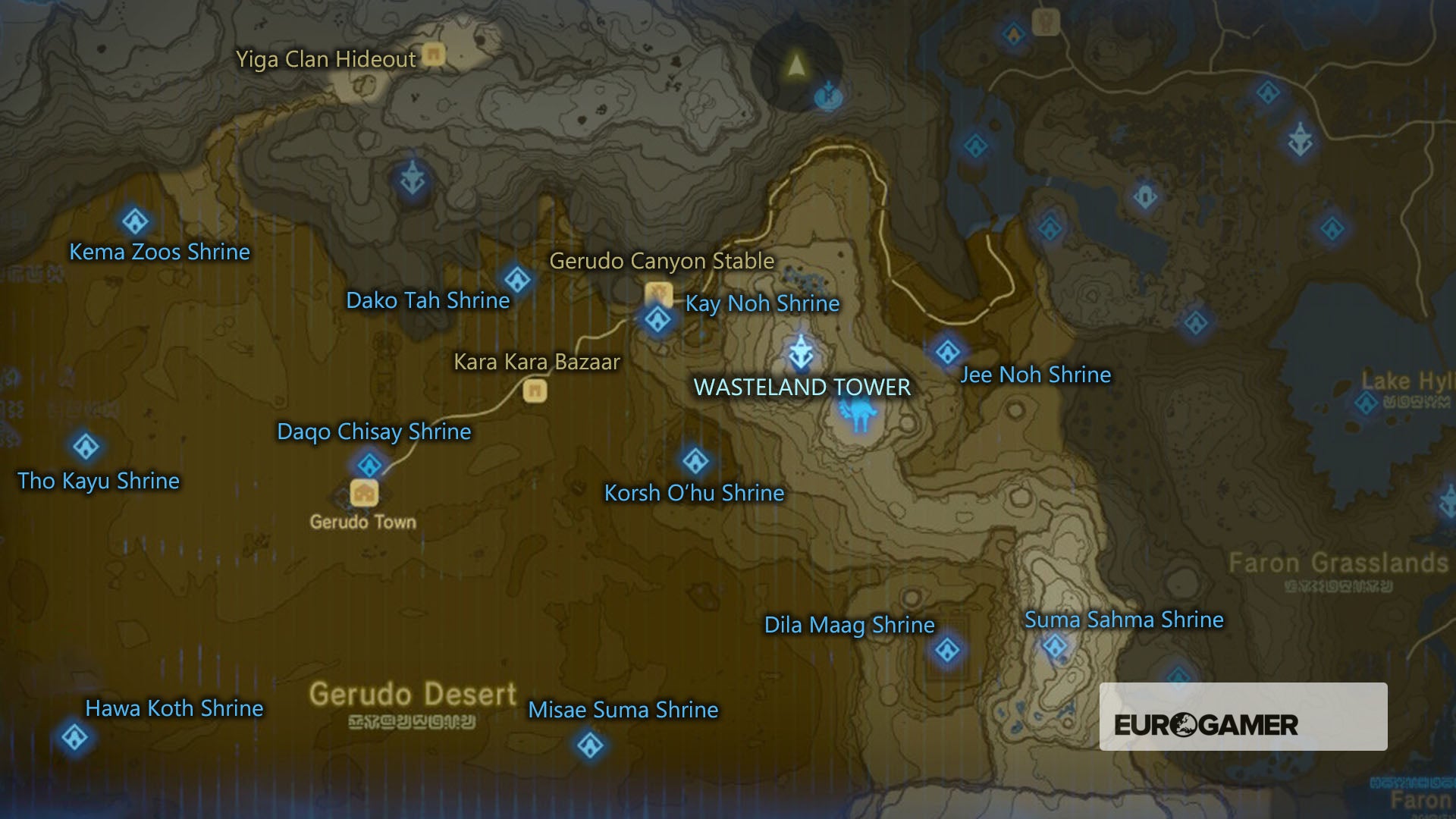Select the Kay Noh Shrine icon

(658, 320)
